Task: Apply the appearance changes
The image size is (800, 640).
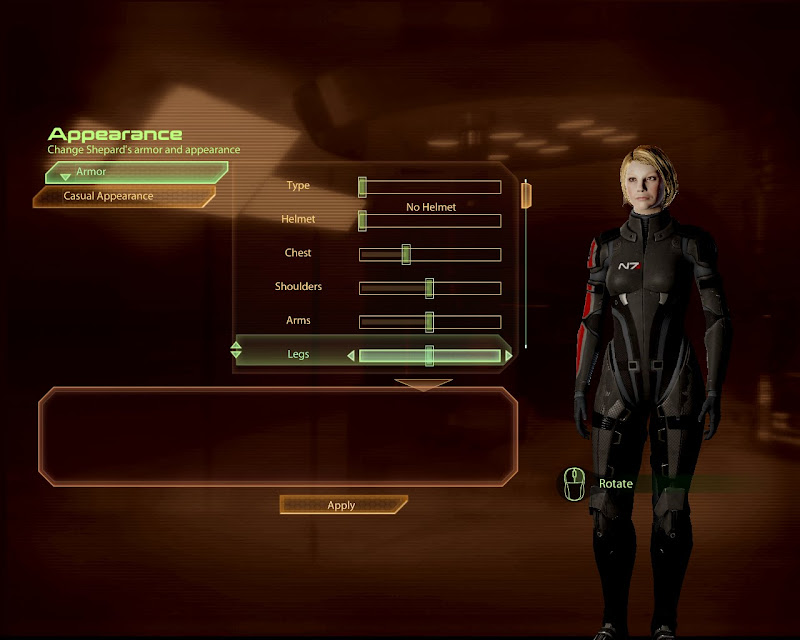Action: click(x=342, y=505)
